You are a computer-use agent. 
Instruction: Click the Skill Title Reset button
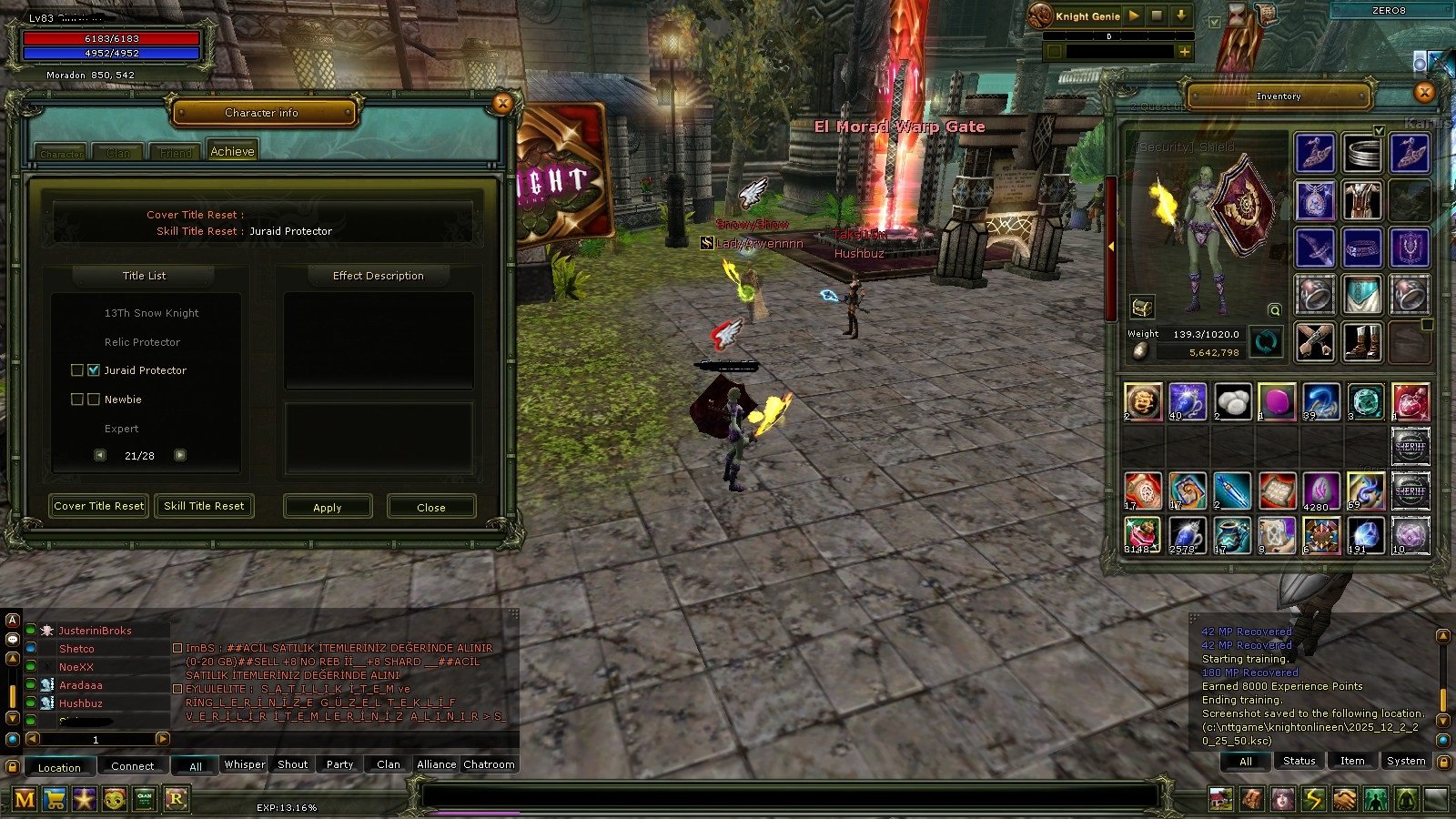pyautogui.click(x=204, y=506)
